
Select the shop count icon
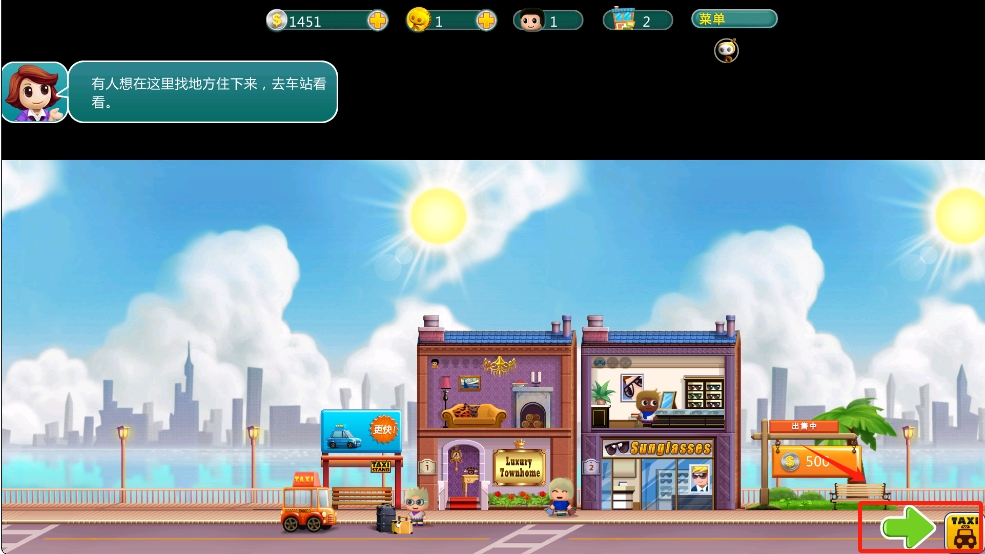point(624,20)
